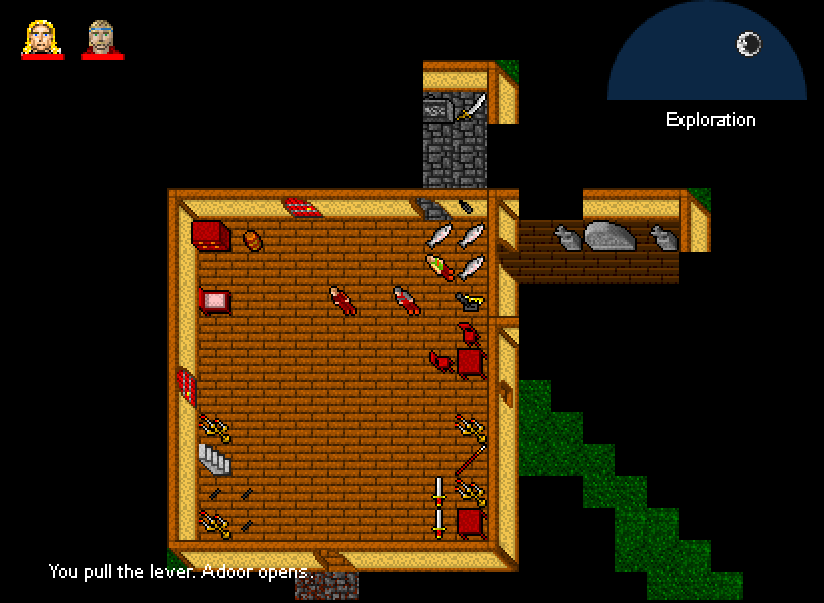Screen dimensions: 824x603
Task: Select the blonde-haired party member portrait
Action: [42, 38]
